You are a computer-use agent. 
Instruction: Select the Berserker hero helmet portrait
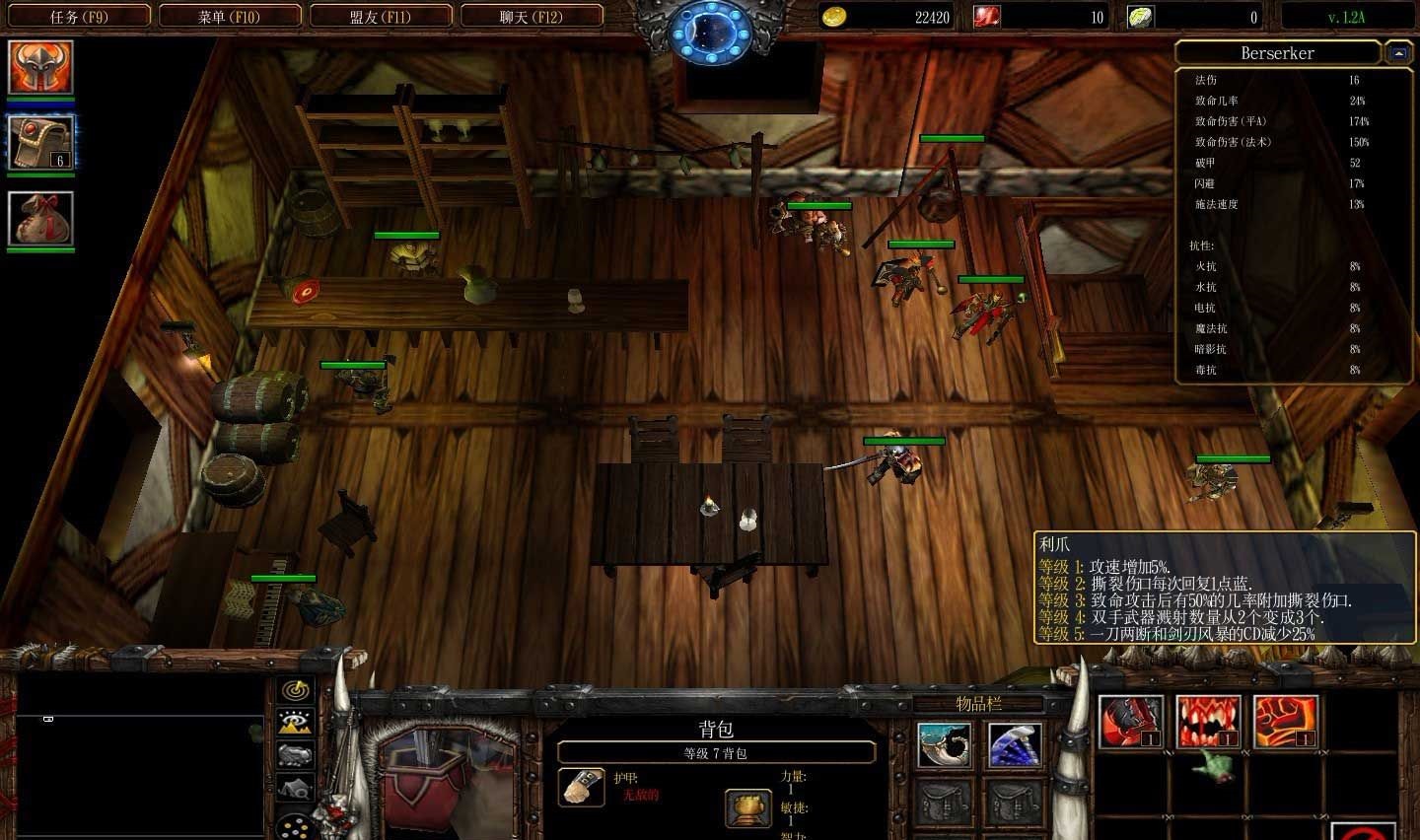[40, 67]
